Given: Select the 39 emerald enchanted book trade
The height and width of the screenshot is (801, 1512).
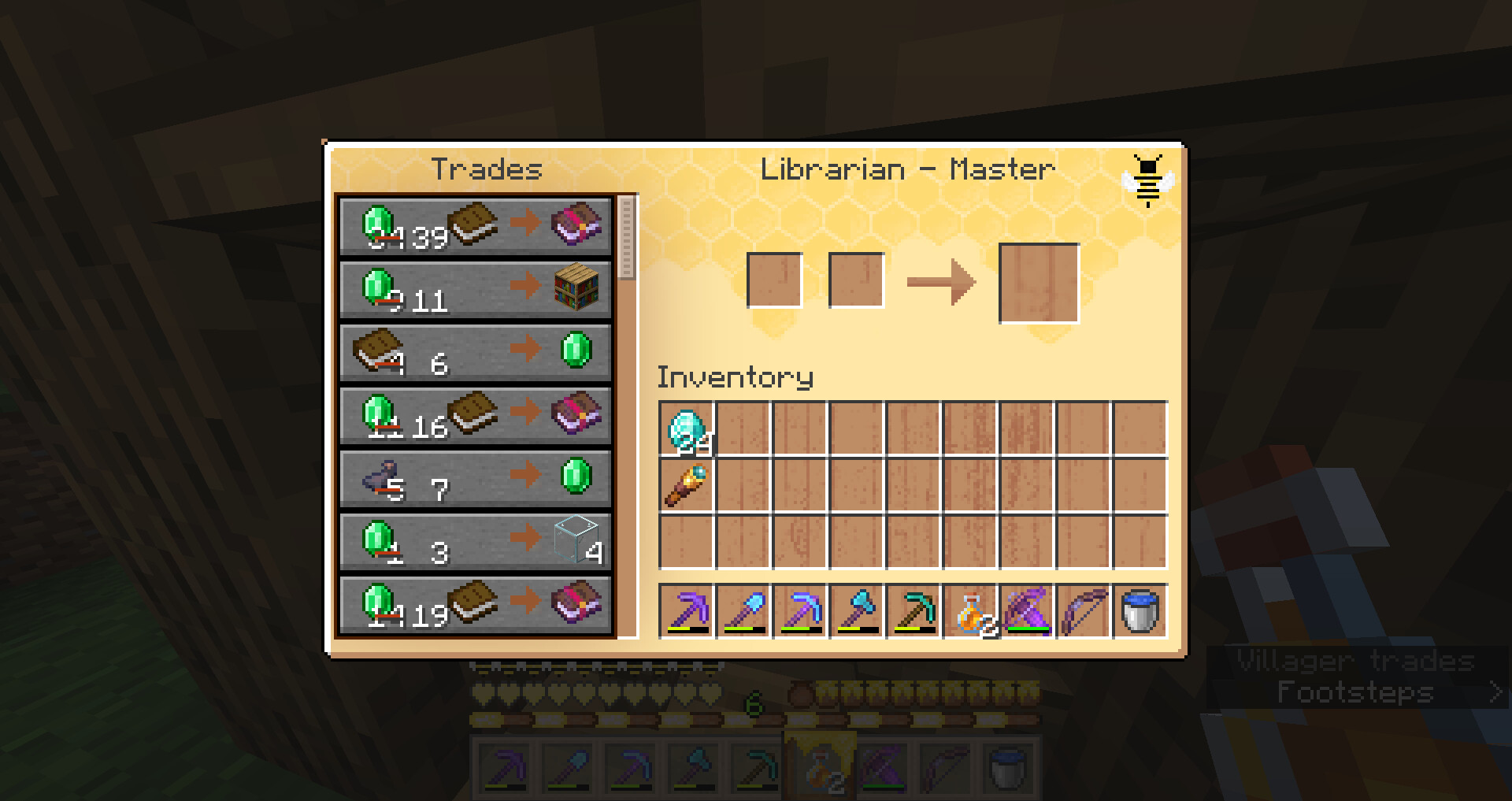Looking at the screenshot, I should point(475,227).
